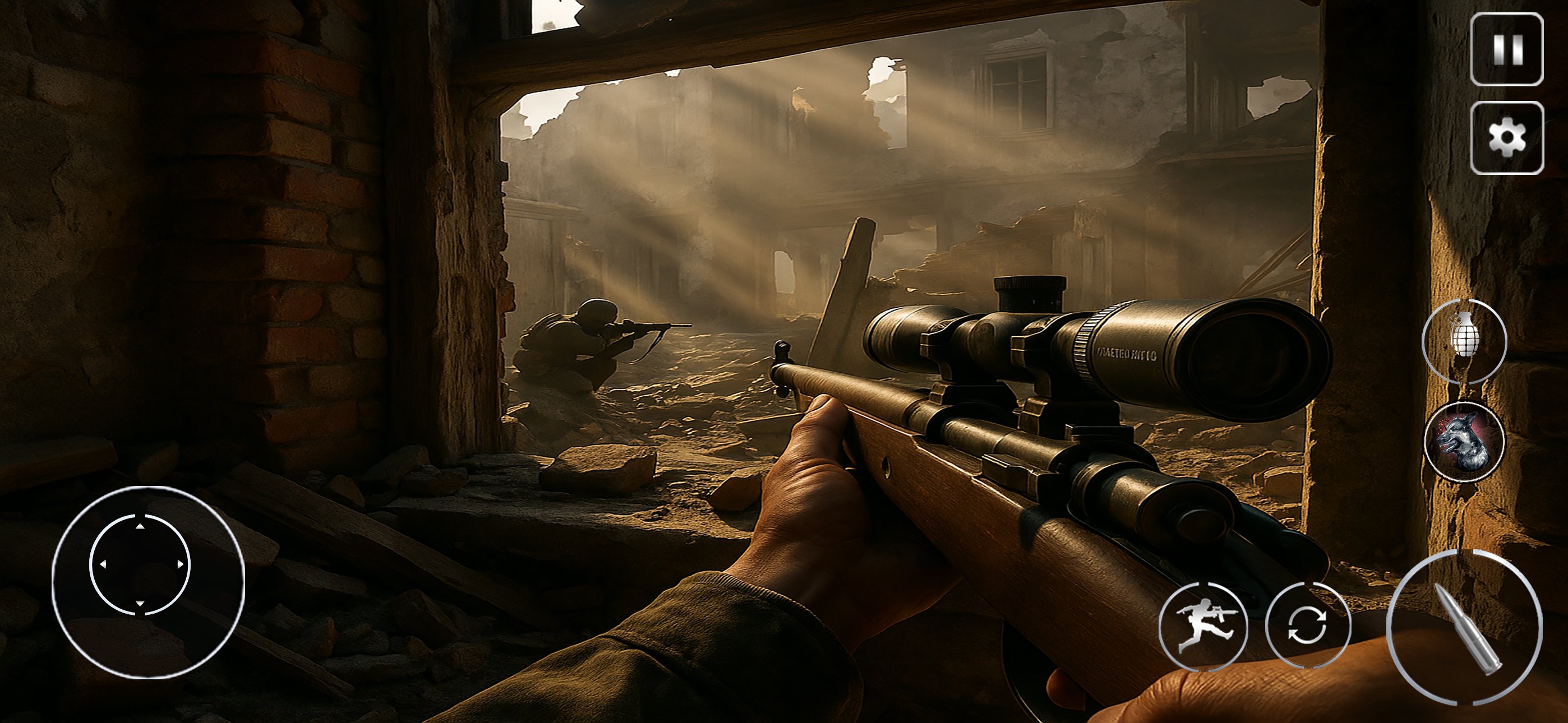This screenshot has height=723, width=1568.
Task: Tap the movement joystick center
Action: click(140, 565)
